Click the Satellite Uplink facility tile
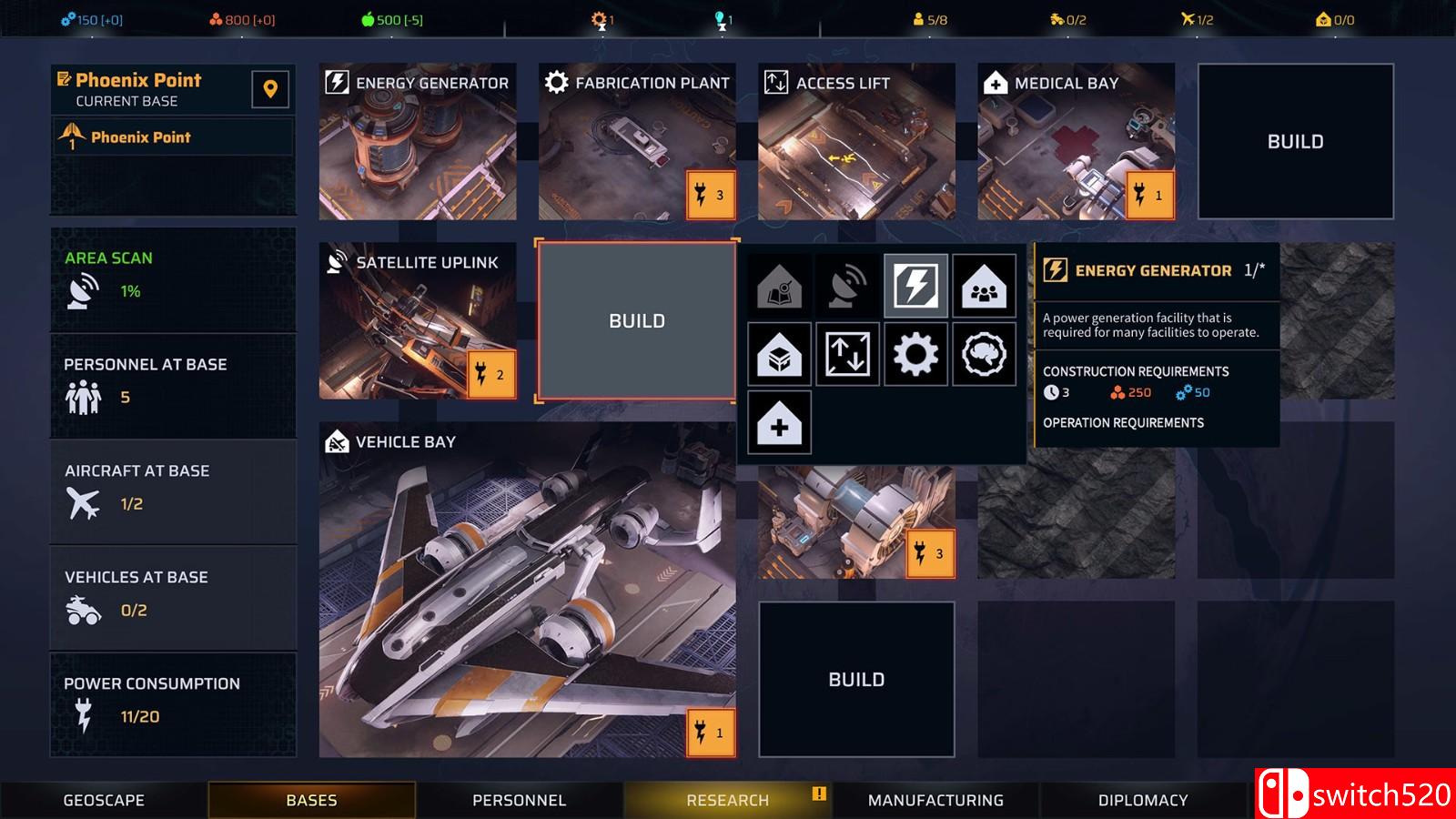The height and width of the screenshot is (819, 1456). tap(418, 320)
